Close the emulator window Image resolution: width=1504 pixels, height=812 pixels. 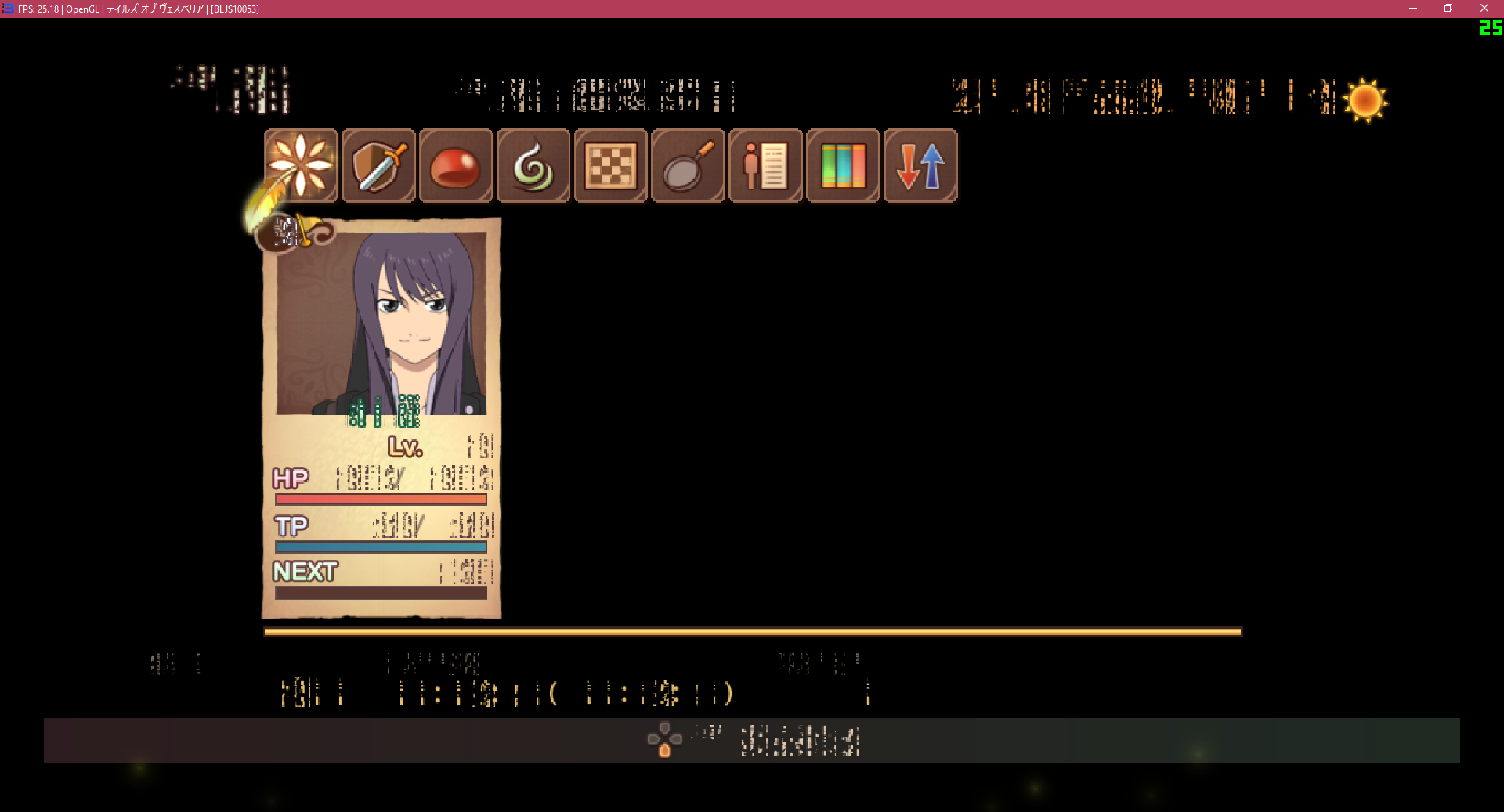[x=1484, y=9]
